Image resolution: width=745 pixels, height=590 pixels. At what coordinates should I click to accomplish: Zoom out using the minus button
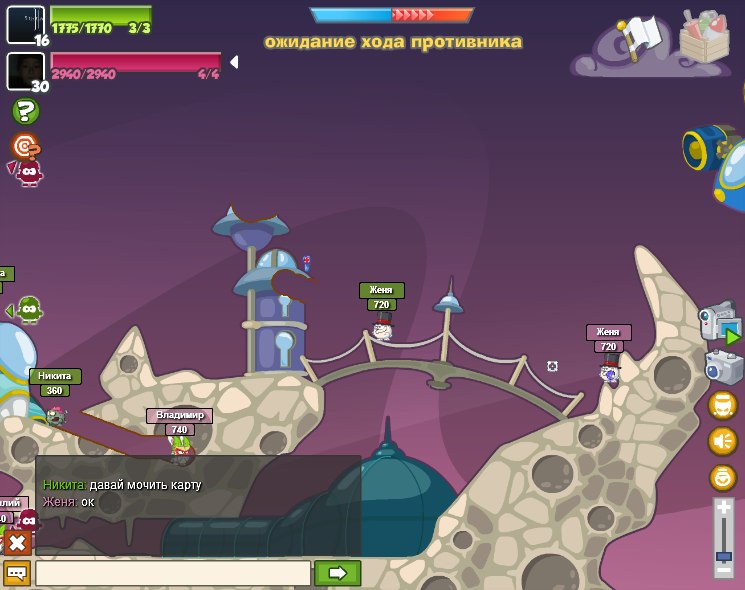tap(723, 570)
